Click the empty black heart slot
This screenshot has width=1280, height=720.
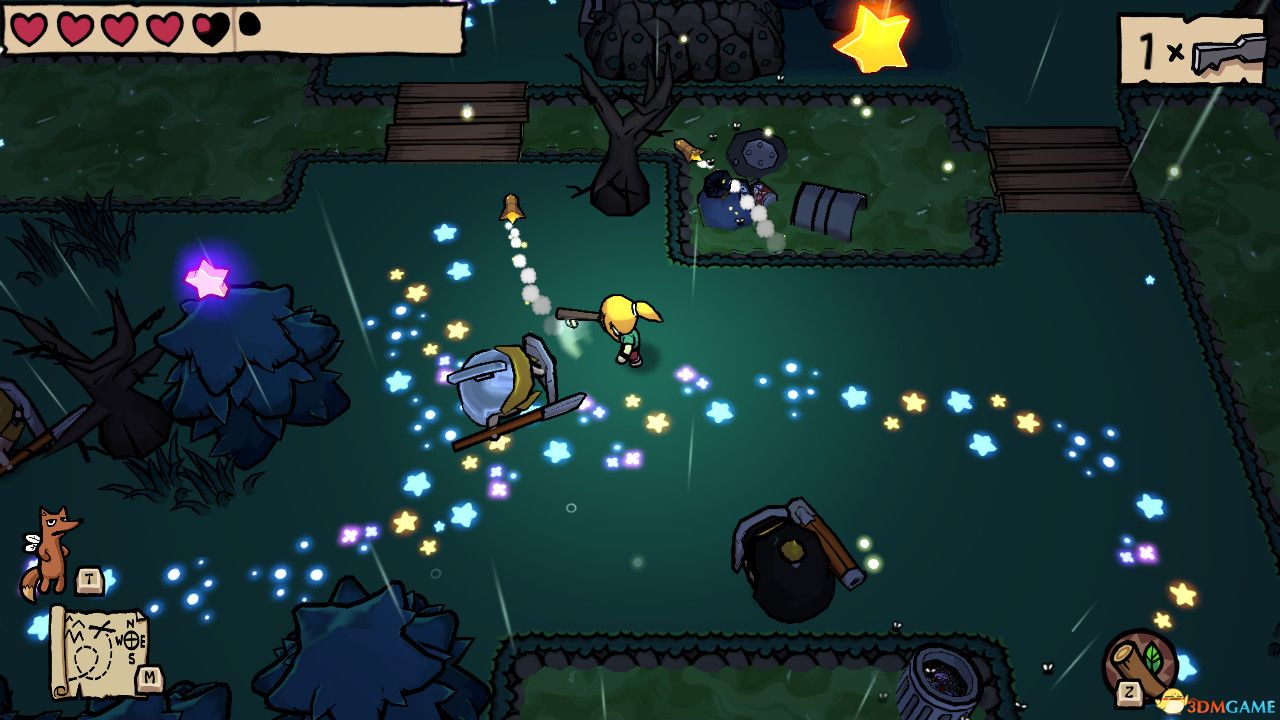click(x=251, y=24)
